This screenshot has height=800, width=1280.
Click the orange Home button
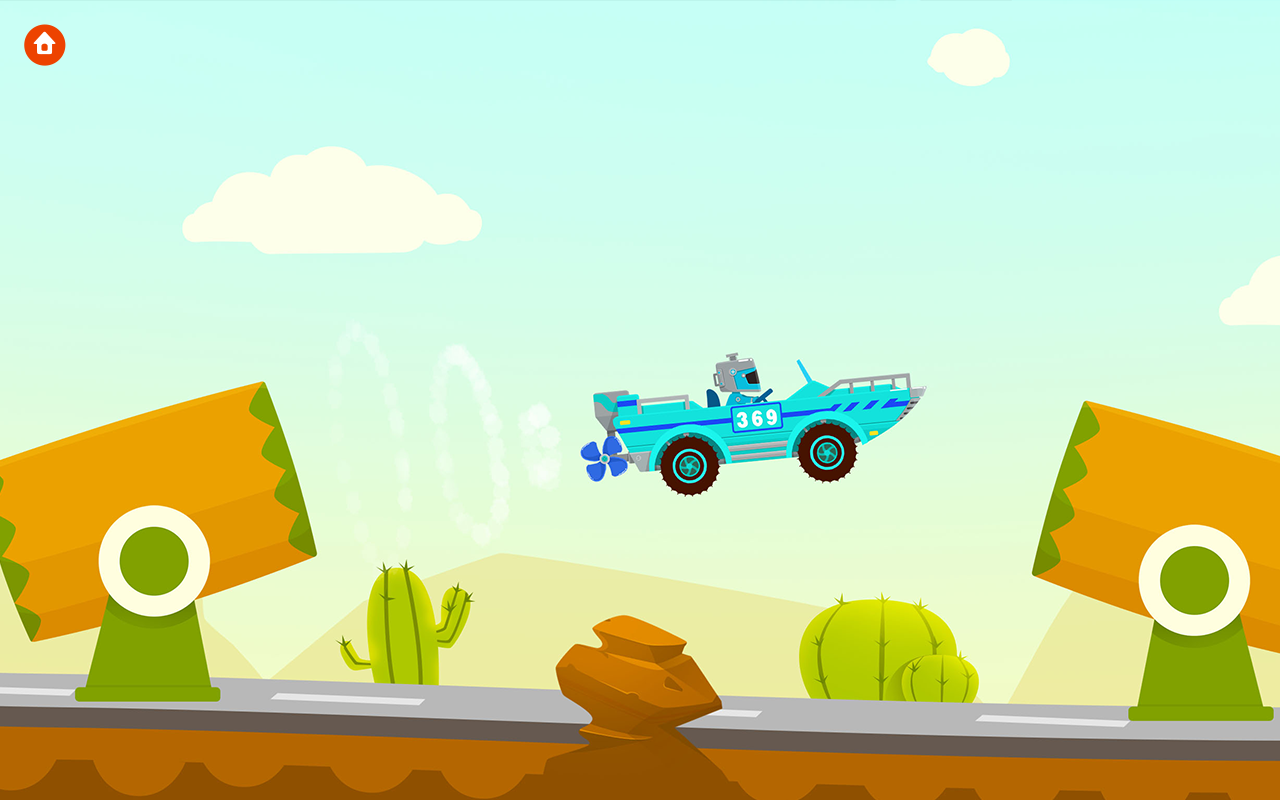click(x=45, y=45)
